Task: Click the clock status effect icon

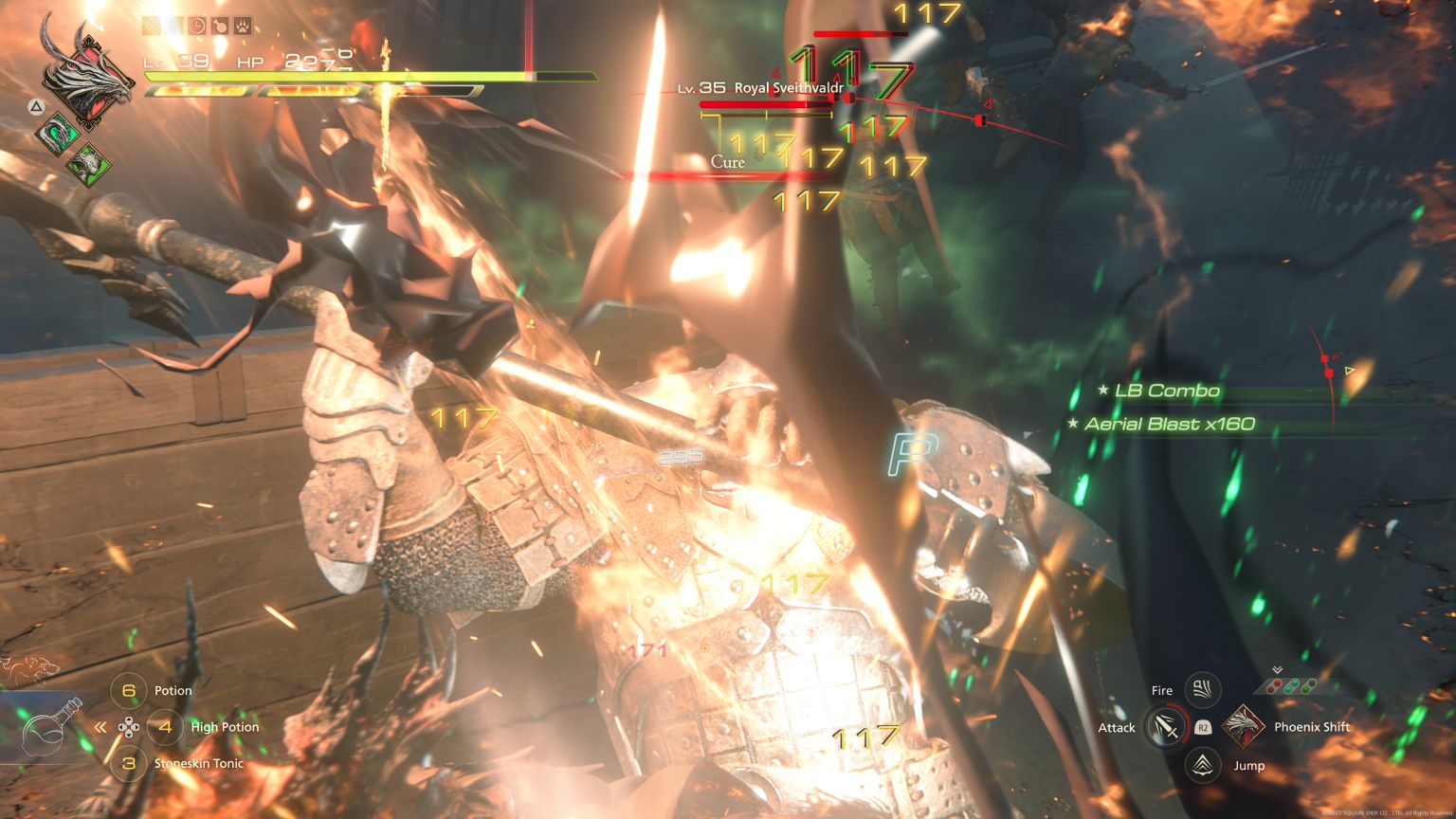Action: point(199,26)
